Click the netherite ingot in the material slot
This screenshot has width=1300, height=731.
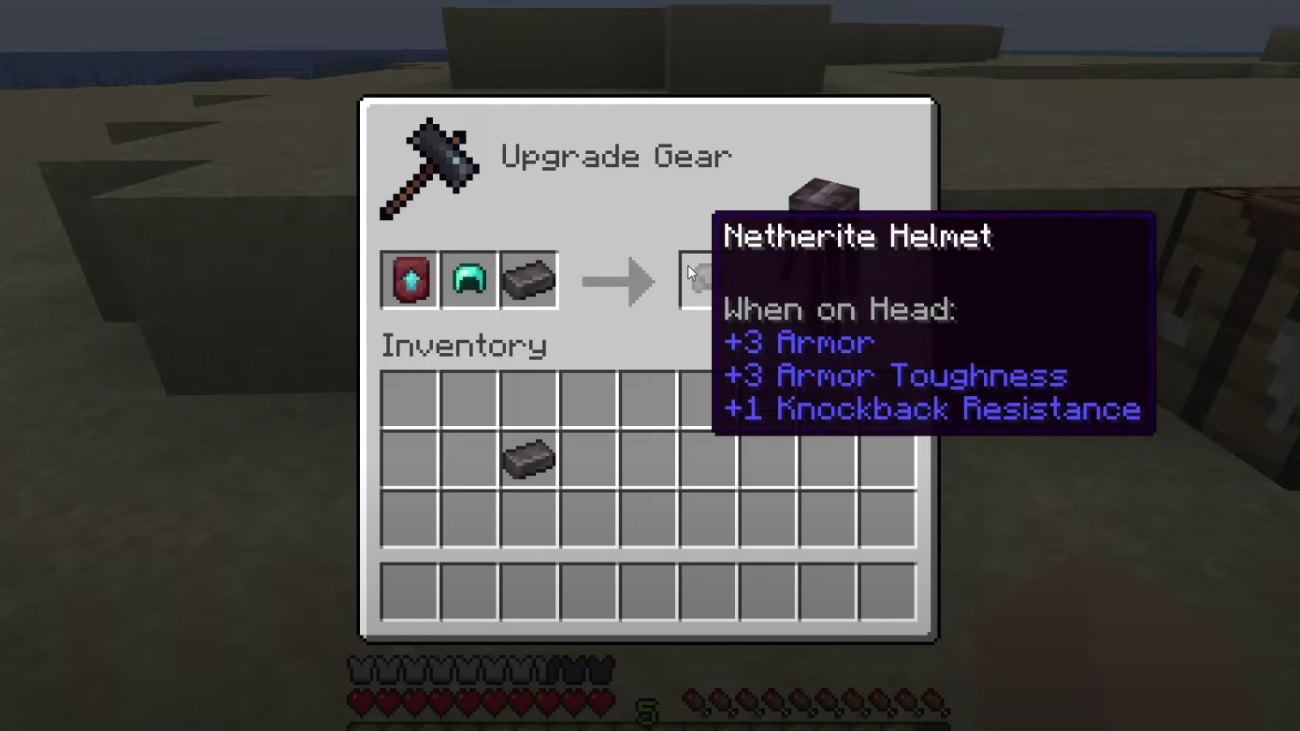tap(529, 280)
